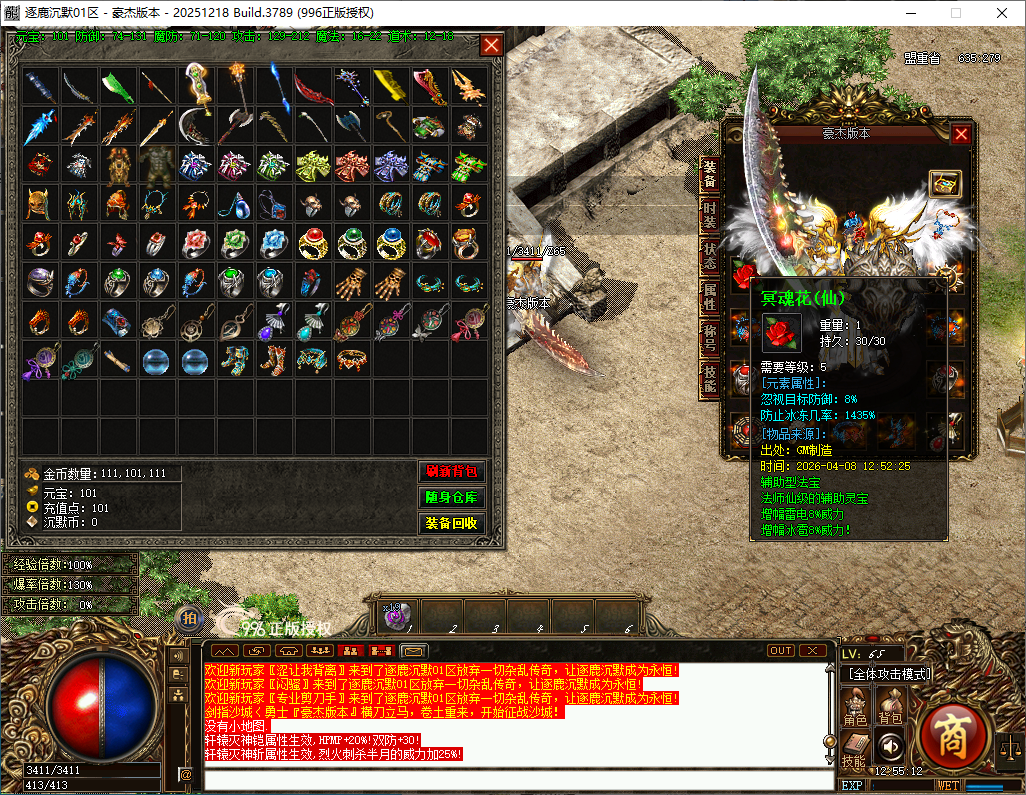Image resolution: width=1026 pixels, height=795 pixels.
Task: Open the 属性 attributes tab
Action: [x=709, y=296]
